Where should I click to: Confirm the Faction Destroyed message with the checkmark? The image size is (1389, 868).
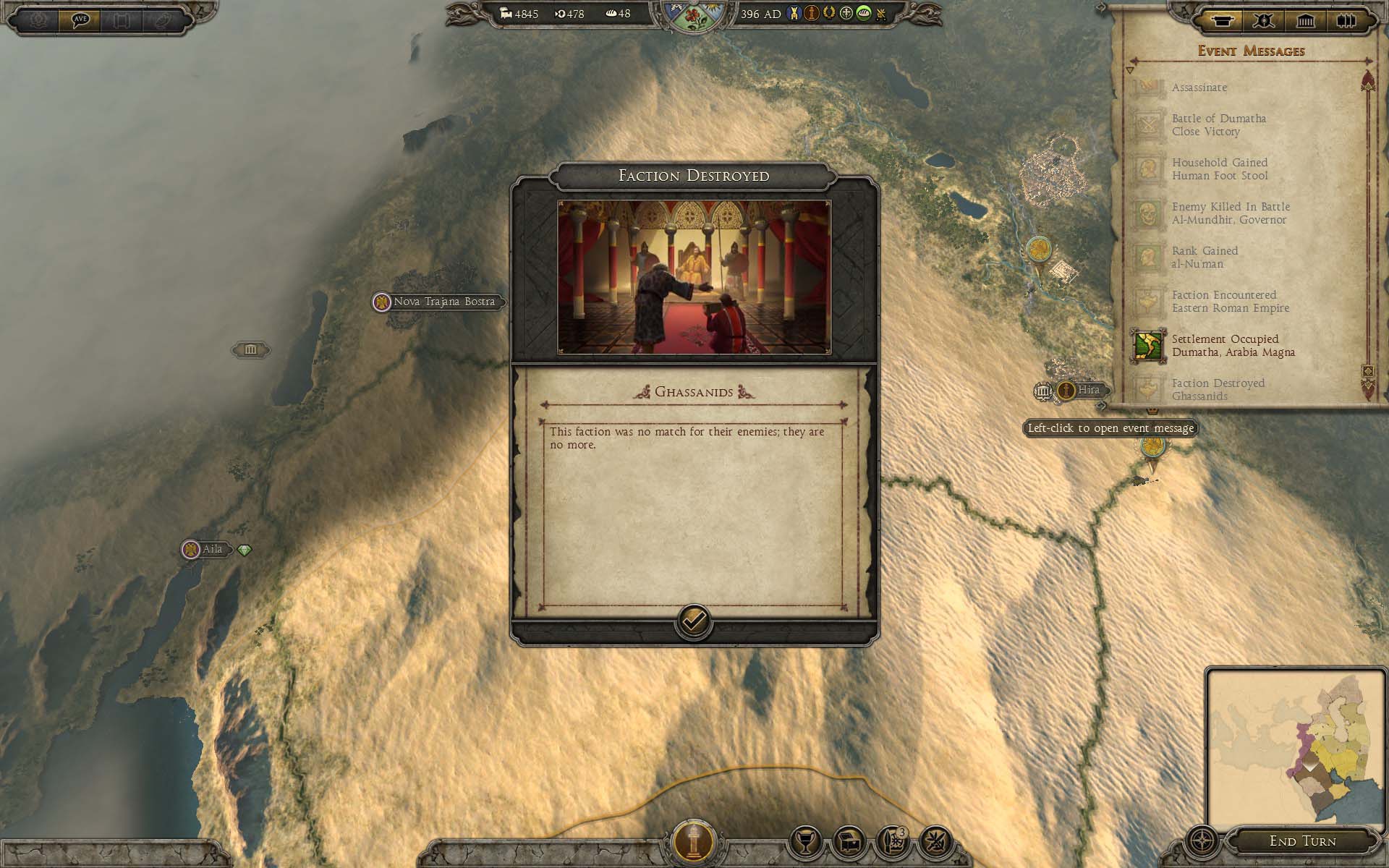tap(693, 621)
